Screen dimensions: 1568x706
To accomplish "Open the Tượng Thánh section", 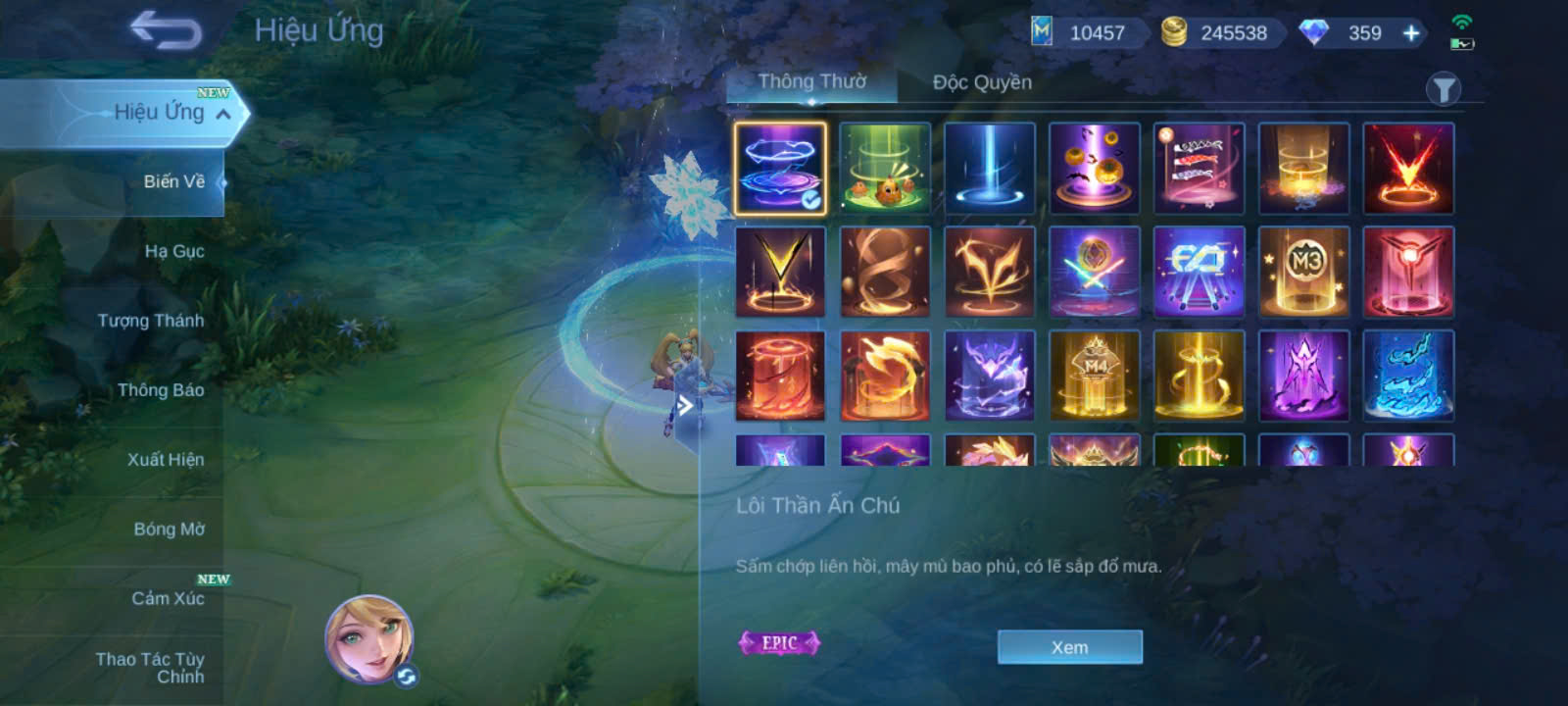I will point(151,321).
